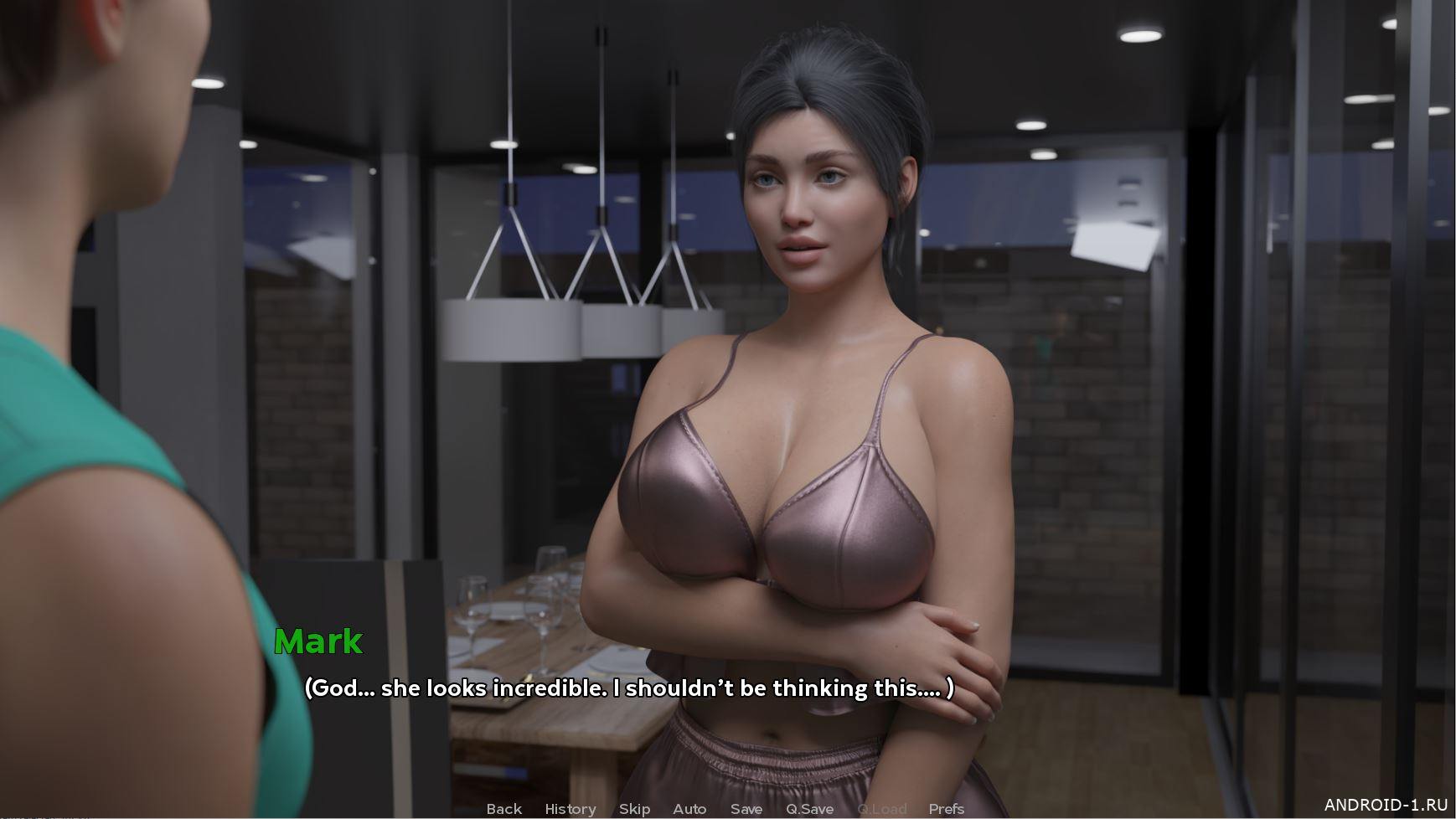
Task: Toggle Auto advance mode
Action: (x=689, y=808)
